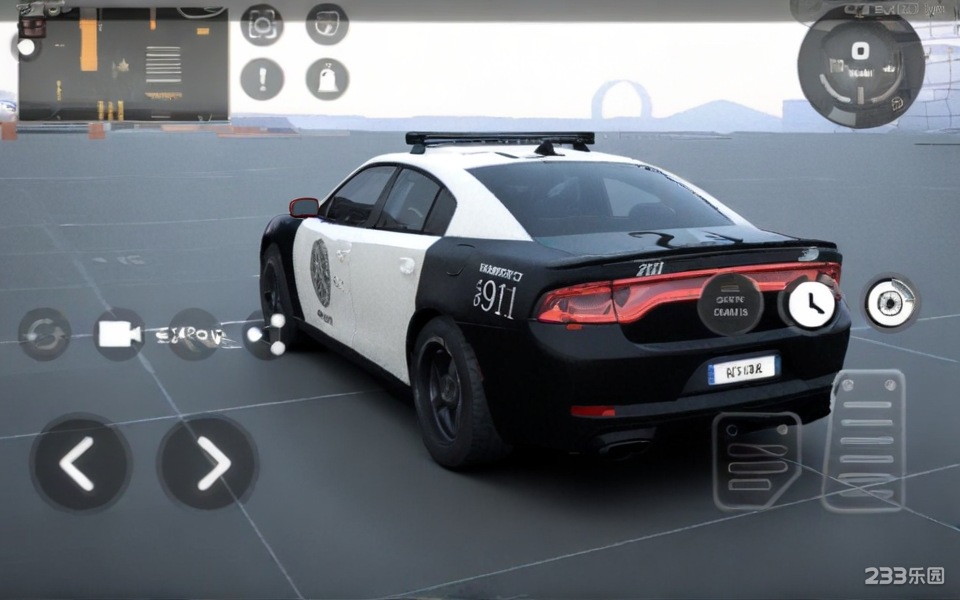
Task: Select the weight bag icon button
Action: (327, 79)
